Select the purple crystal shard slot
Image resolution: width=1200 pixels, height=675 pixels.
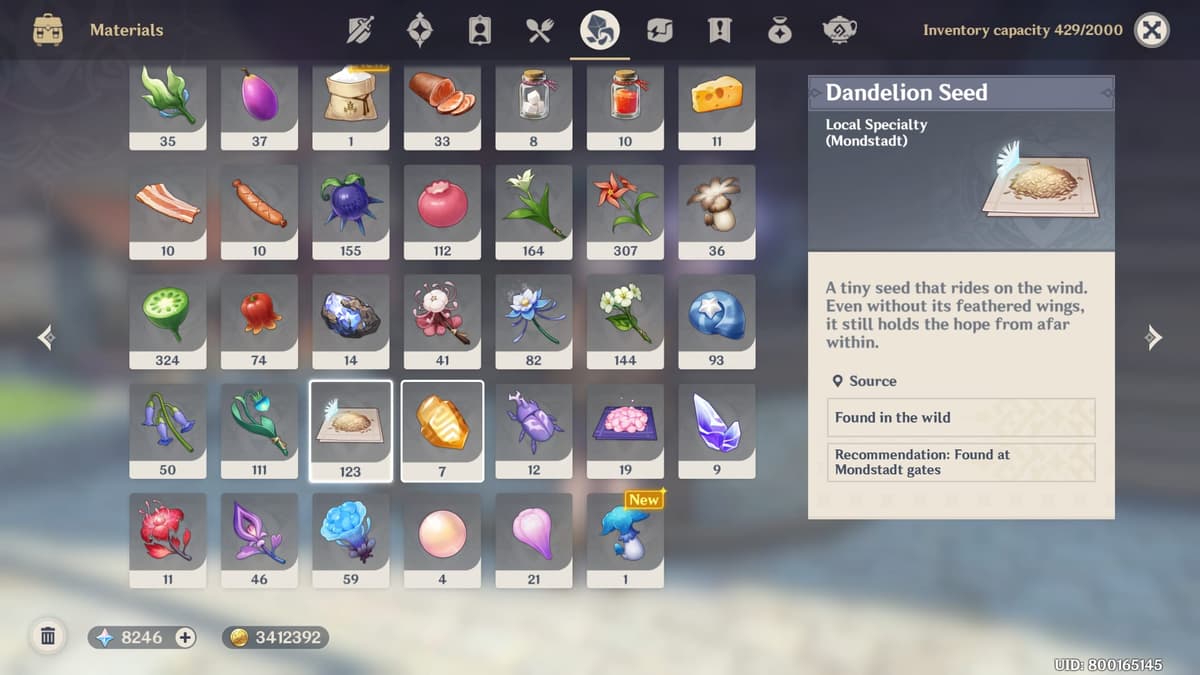tap(716, 430)
